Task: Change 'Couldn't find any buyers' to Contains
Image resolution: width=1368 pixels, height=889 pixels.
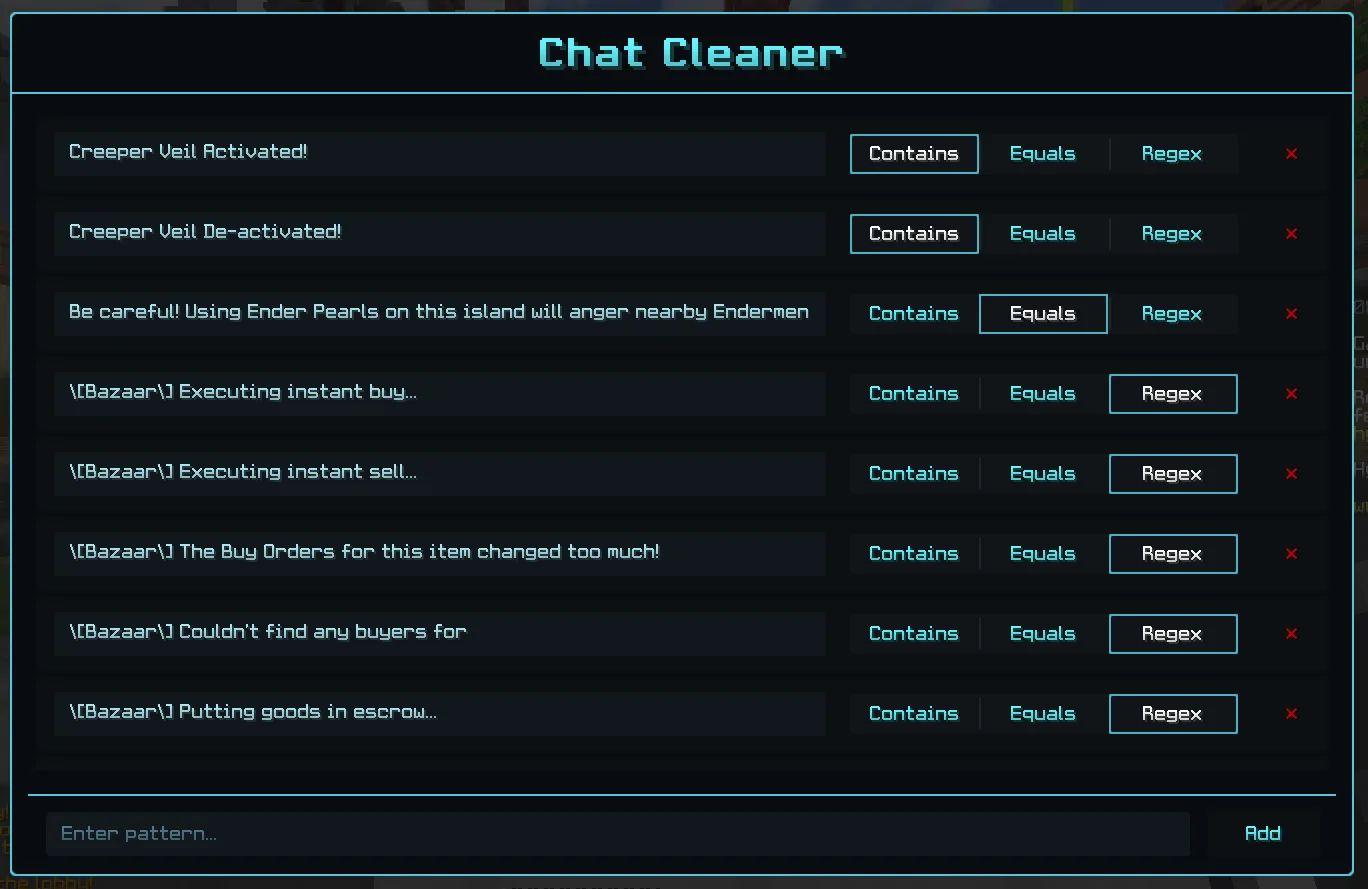Action: pos(913,633)
